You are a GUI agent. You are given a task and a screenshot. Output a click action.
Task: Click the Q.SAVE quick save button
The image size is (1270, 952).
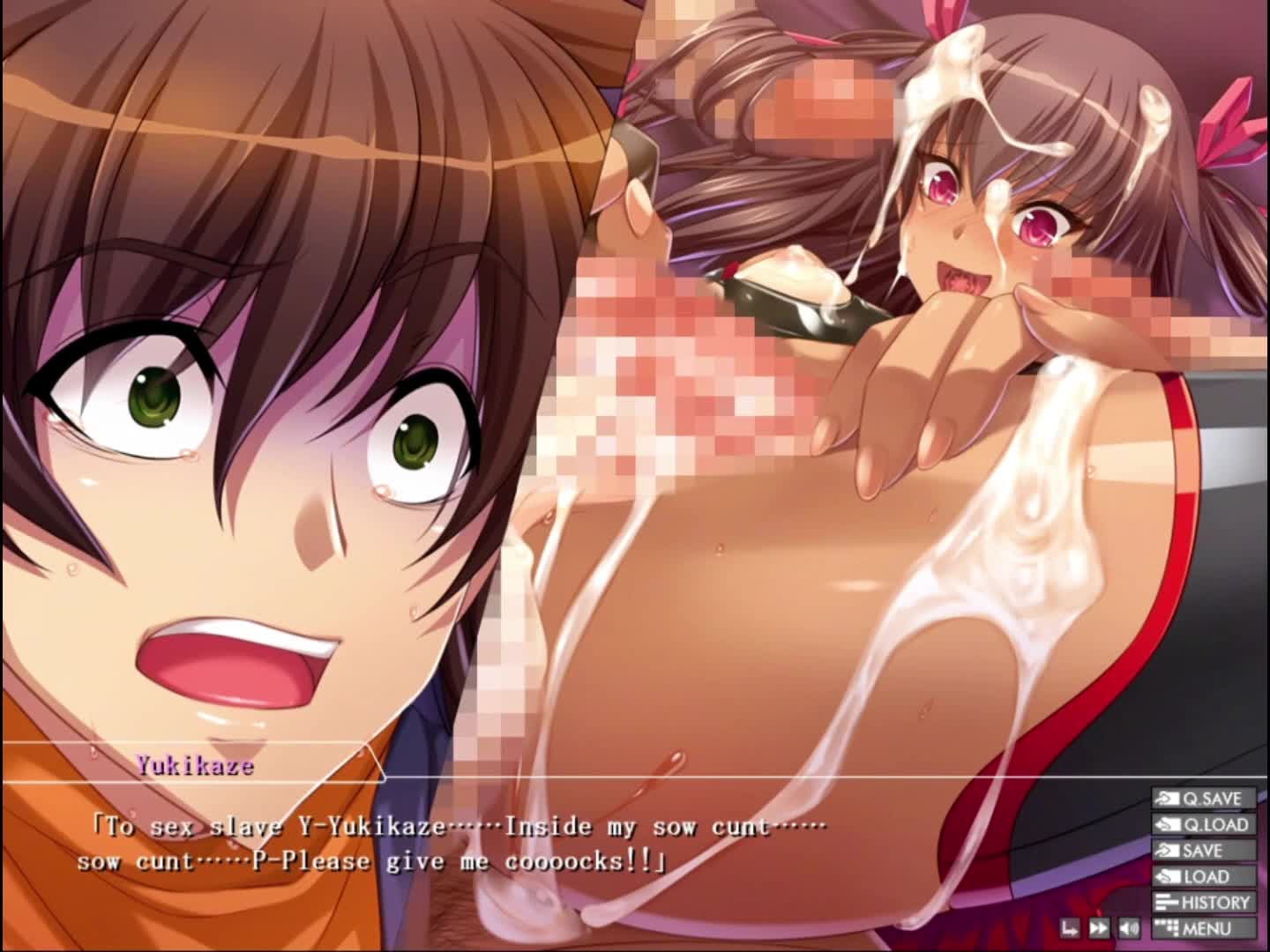[1203, 799]
